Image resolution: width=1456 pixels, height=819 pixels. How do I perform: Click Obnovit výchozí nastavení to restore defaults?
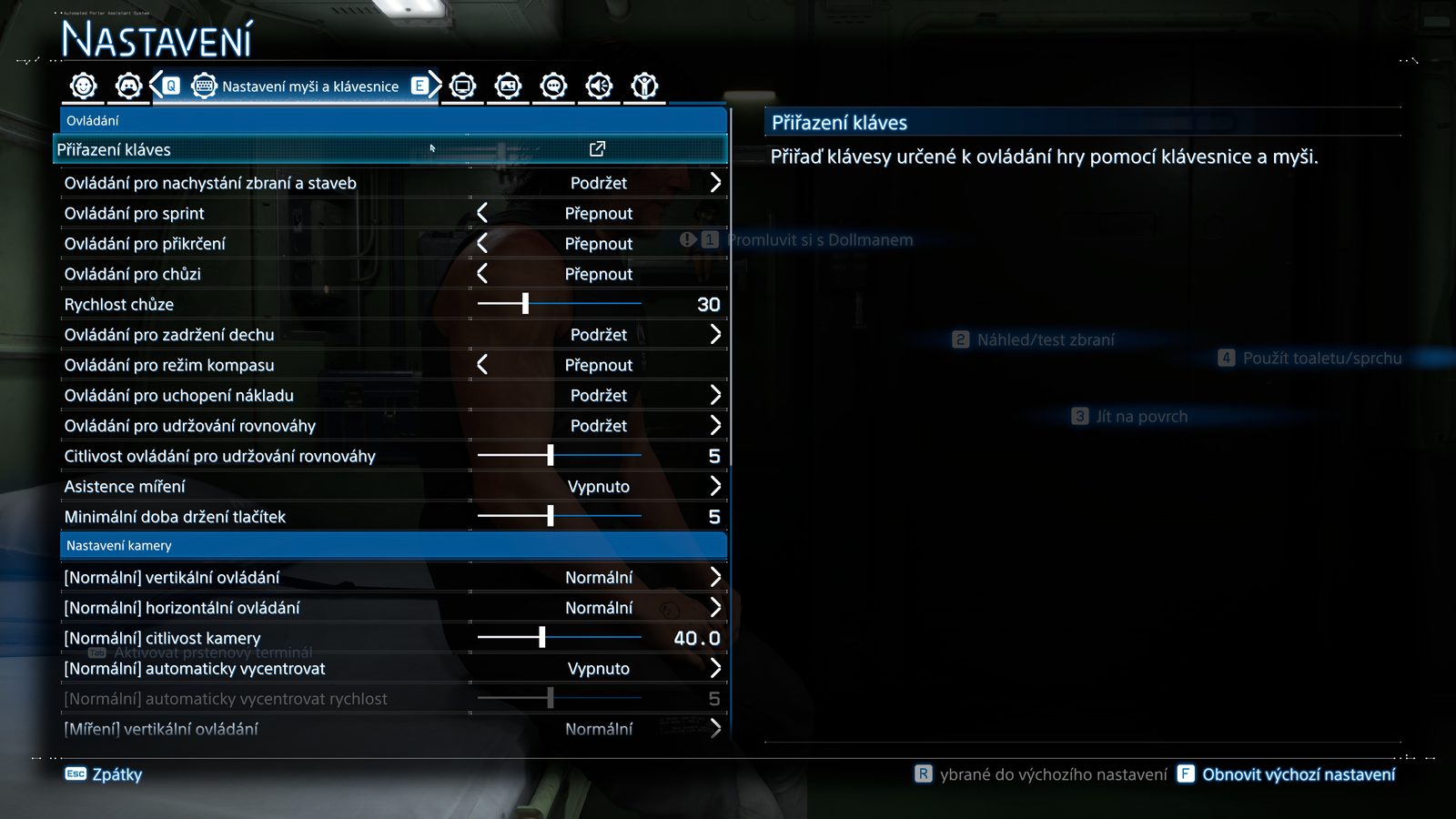1287,774
